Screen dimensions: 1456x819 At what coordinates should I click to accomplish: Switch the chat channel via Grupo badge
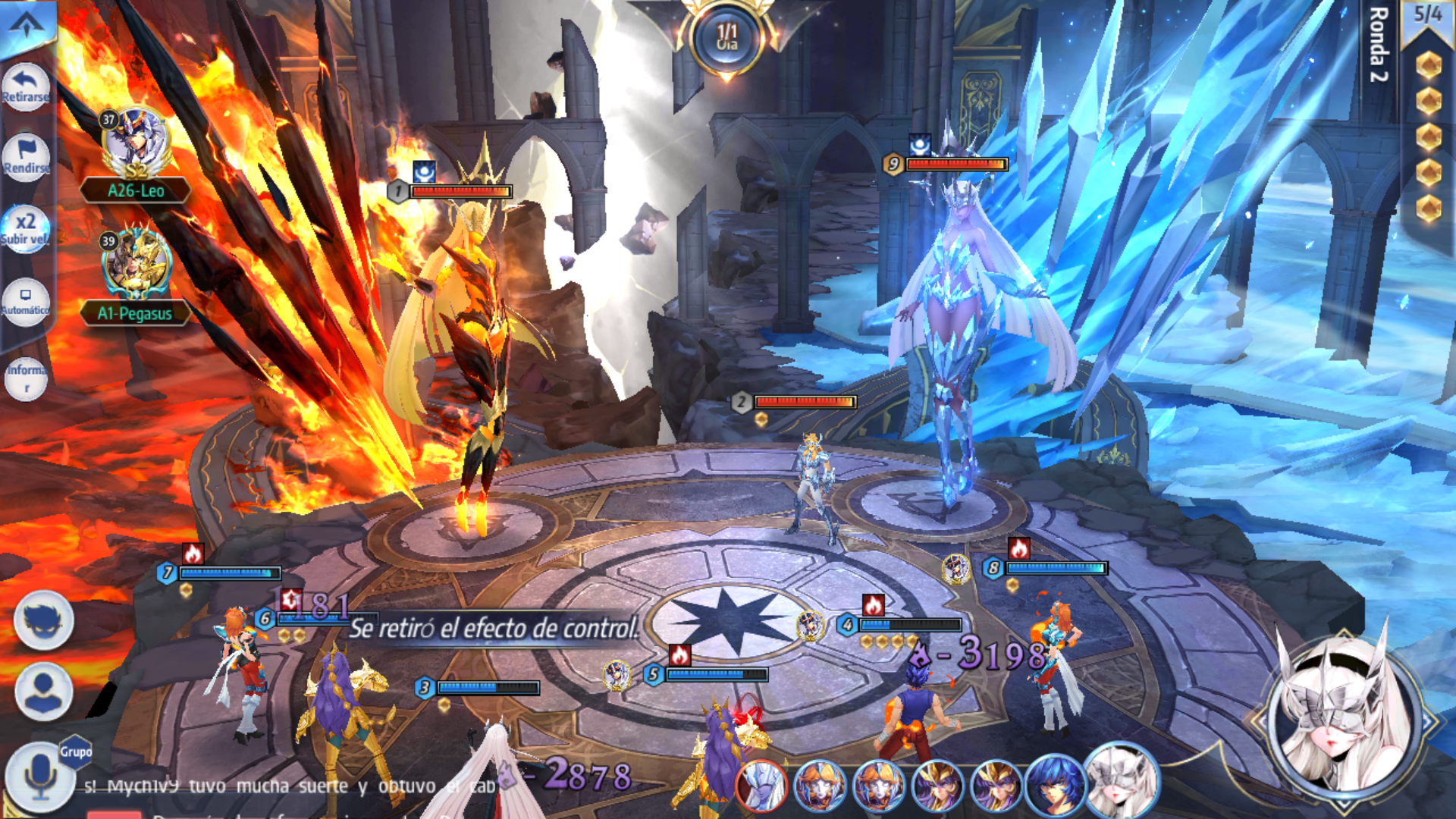(76, 752)
